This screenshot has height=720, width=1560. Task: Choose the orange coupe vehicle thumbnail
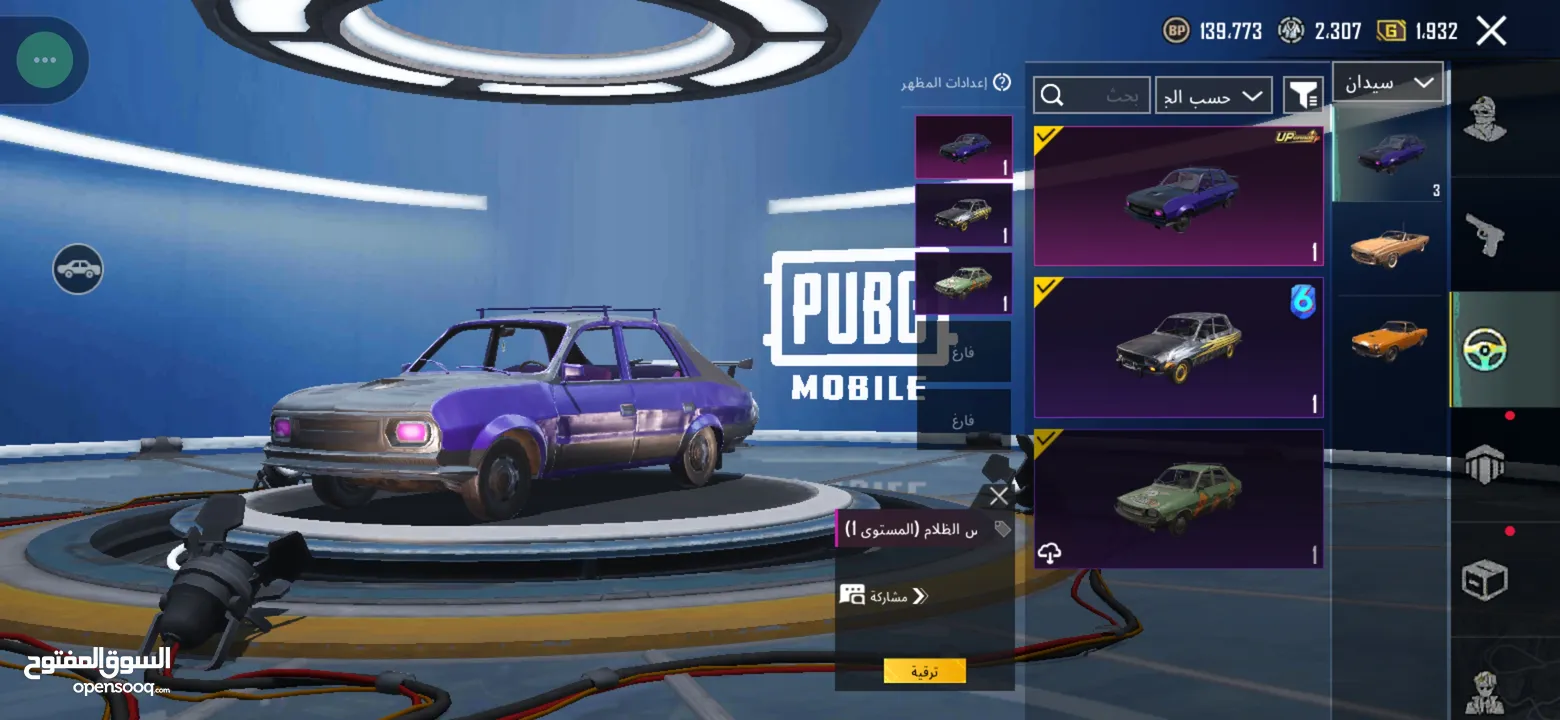pyautogui.click(x=1389, y=339)
